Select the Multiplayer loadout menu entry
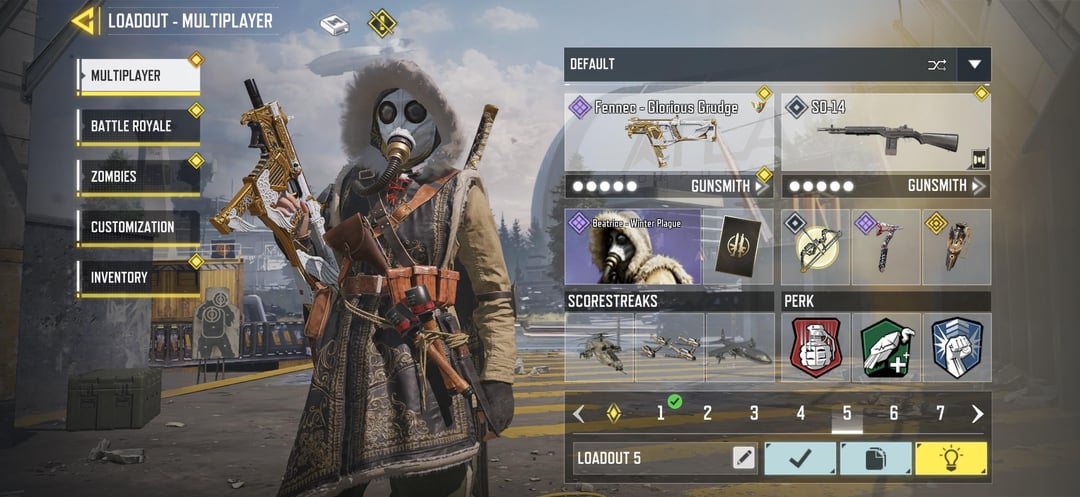Image resolution: width=1080 pixels, height=497 pixels. pos(138,76)
